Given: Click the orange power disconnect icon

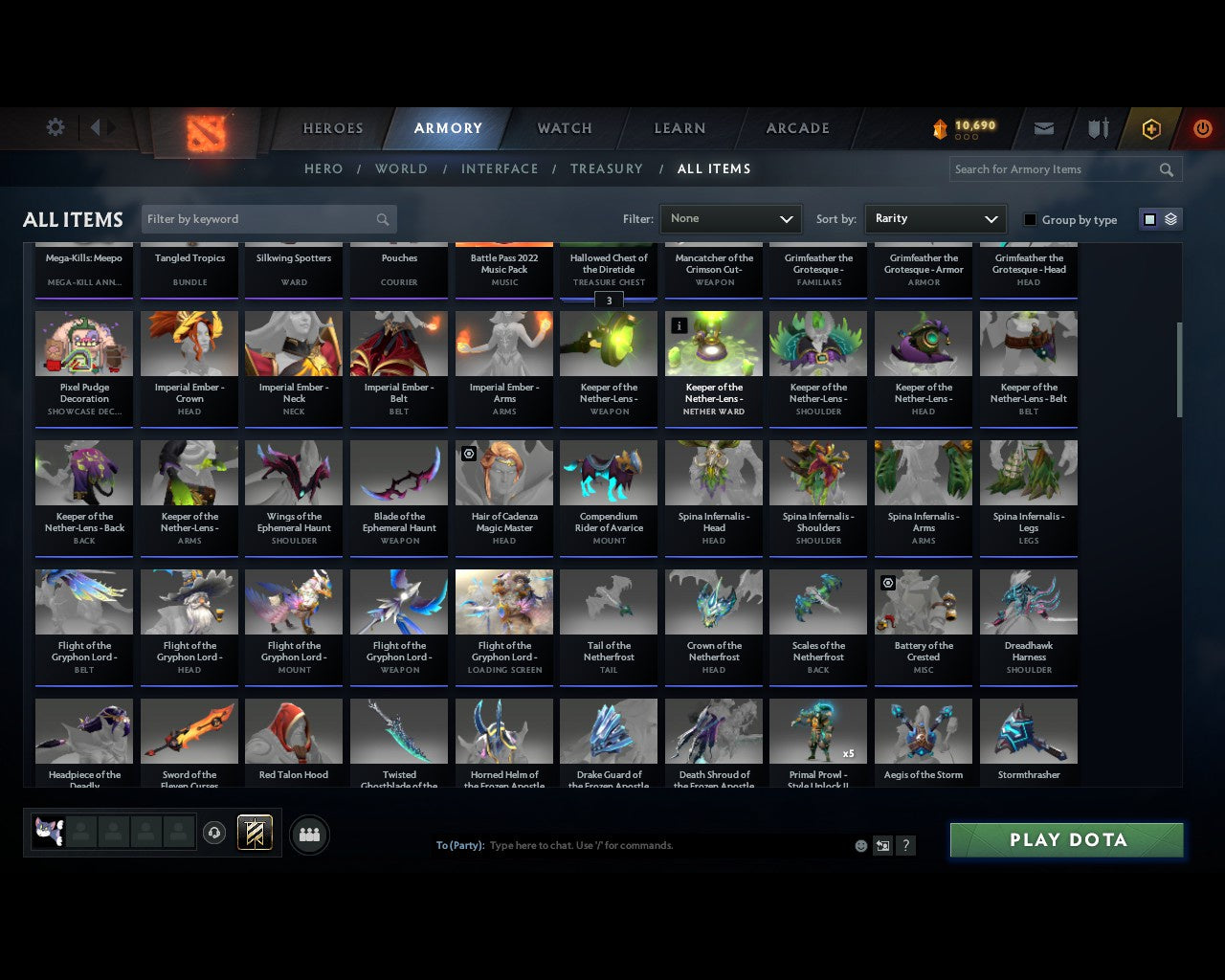Looking at the screenshot, I should pos(1203,128).
